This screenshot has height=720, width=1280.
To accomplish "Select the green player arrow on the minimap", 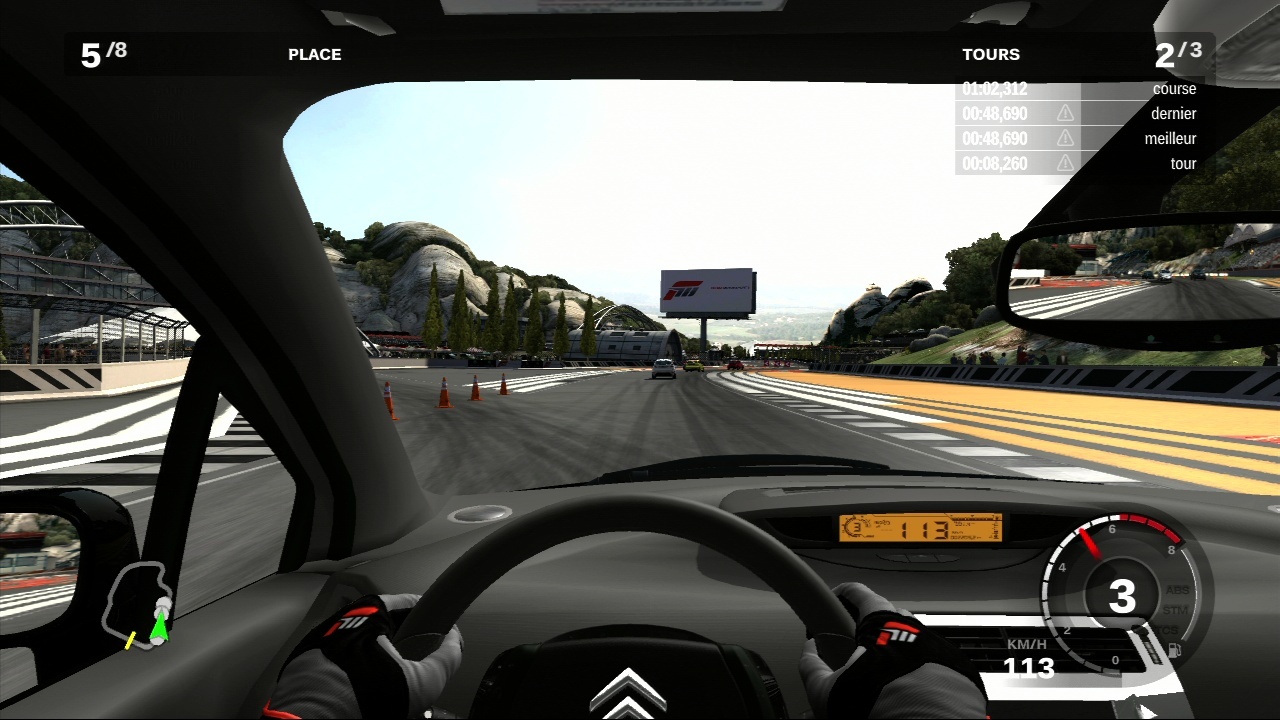I will pos(159,627).
